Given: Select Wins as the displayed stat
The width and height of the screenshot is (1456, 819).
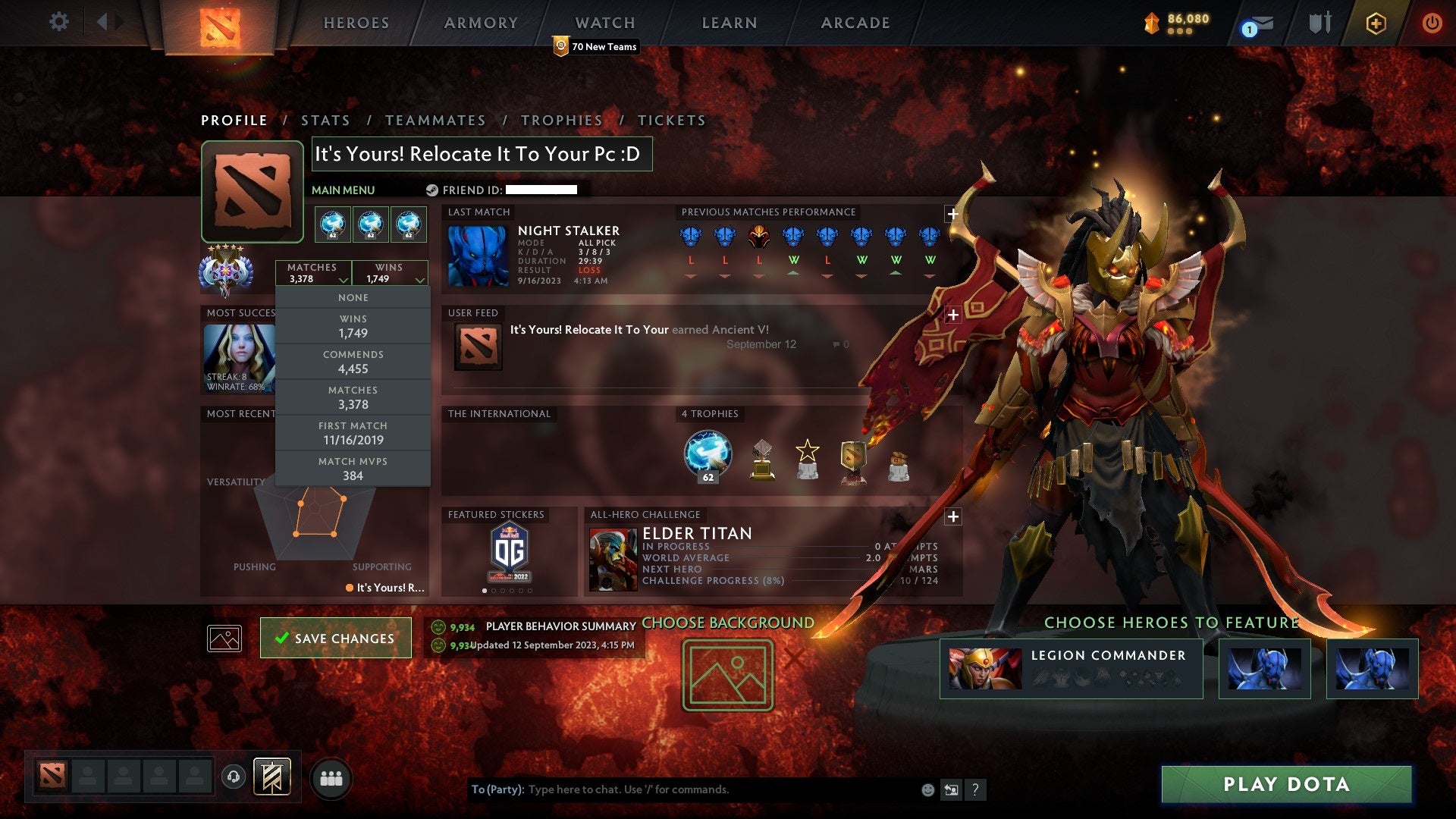Looking at the screenshot, I should 353,326.
